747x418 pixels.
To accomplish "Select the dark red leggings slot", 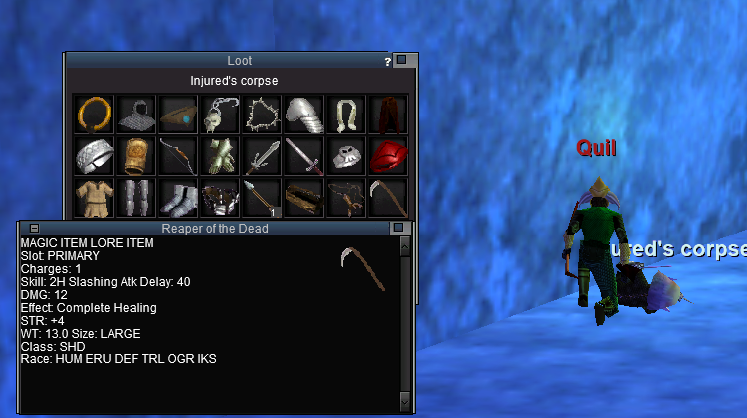I will [387, 114].
